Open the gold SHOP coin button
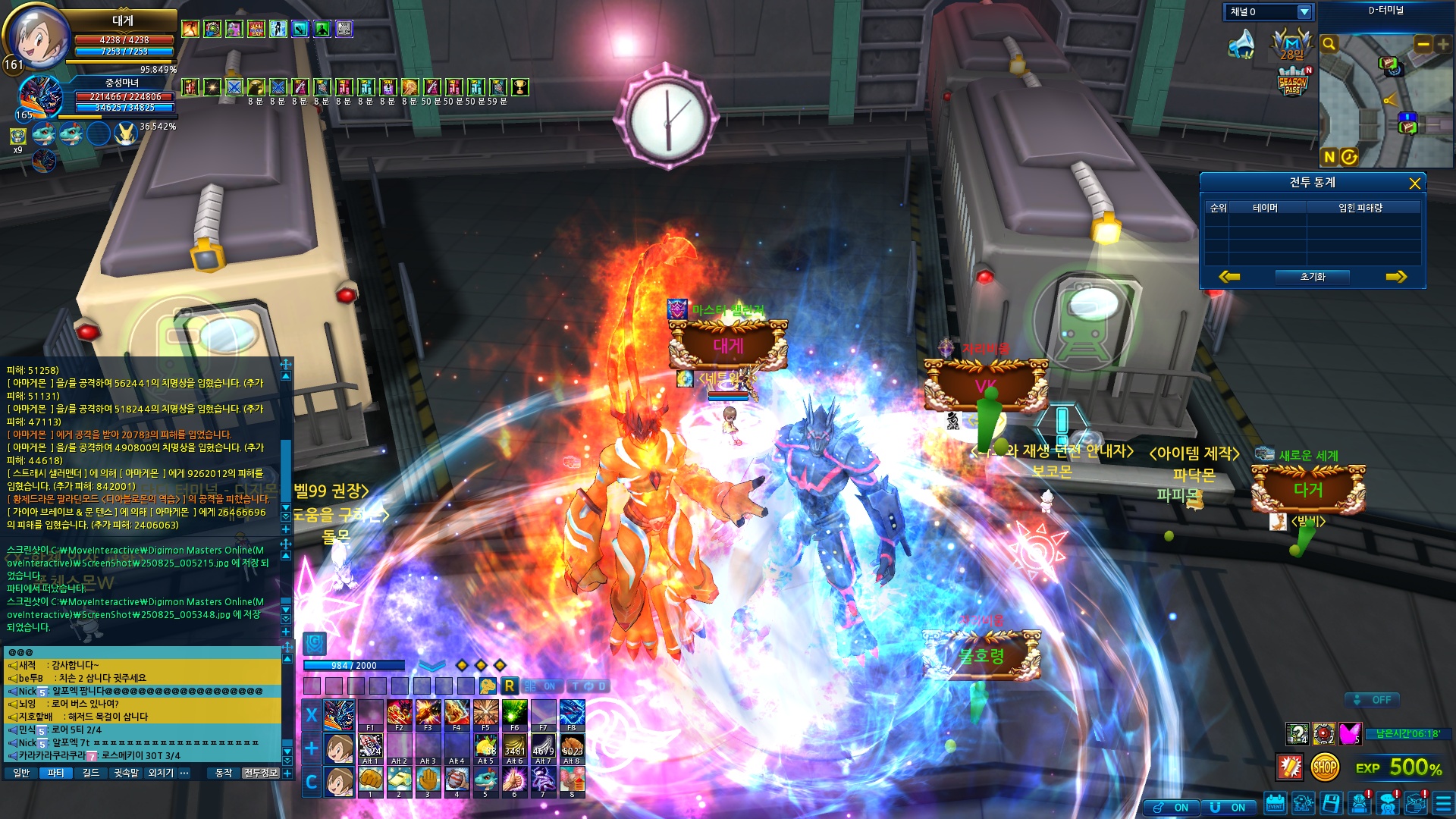Screen dimensions: 1456x819 tap(1325, 767)
